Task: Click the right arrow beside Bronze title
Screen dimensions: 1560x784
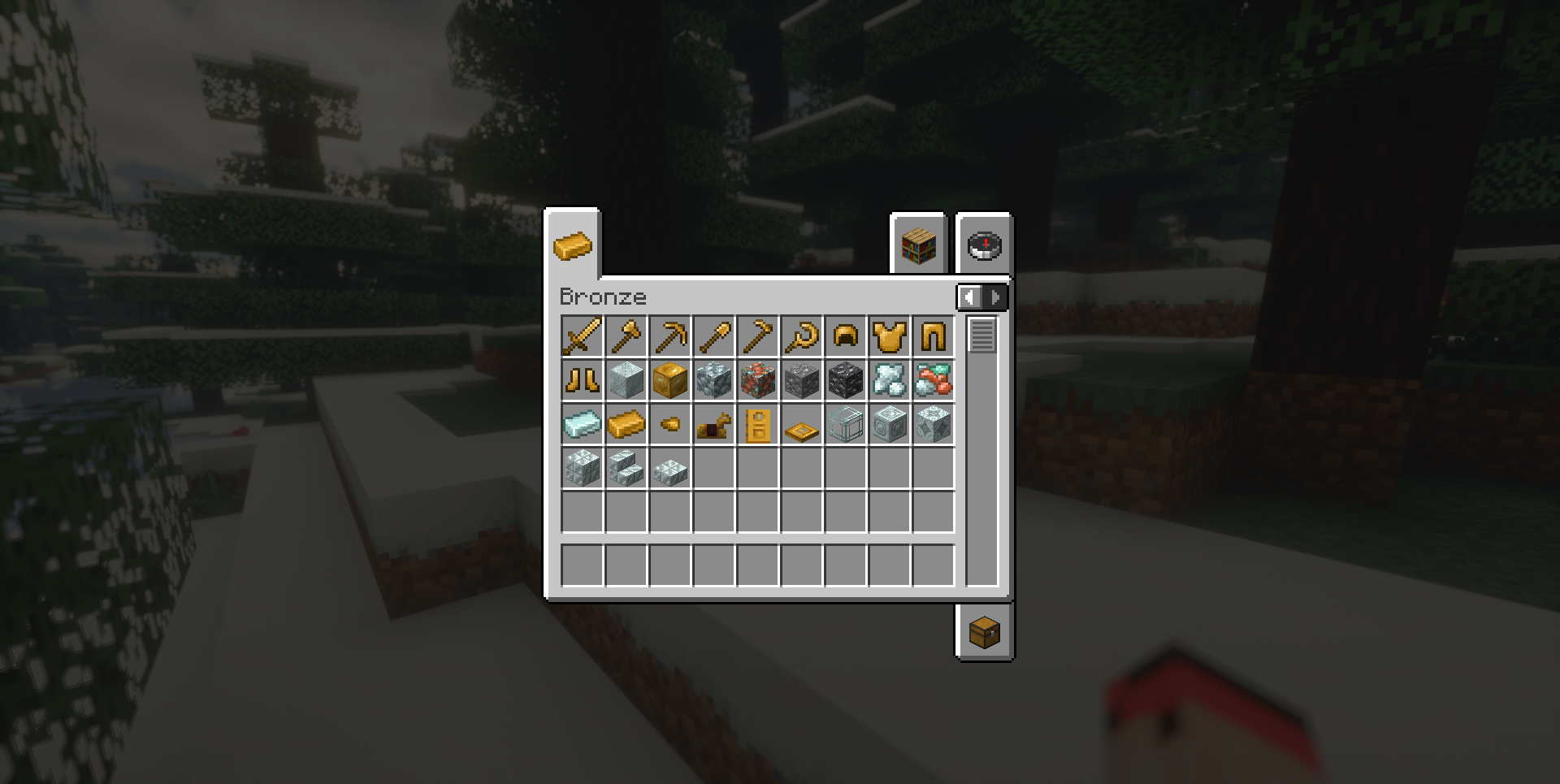Action: [994, 297]
